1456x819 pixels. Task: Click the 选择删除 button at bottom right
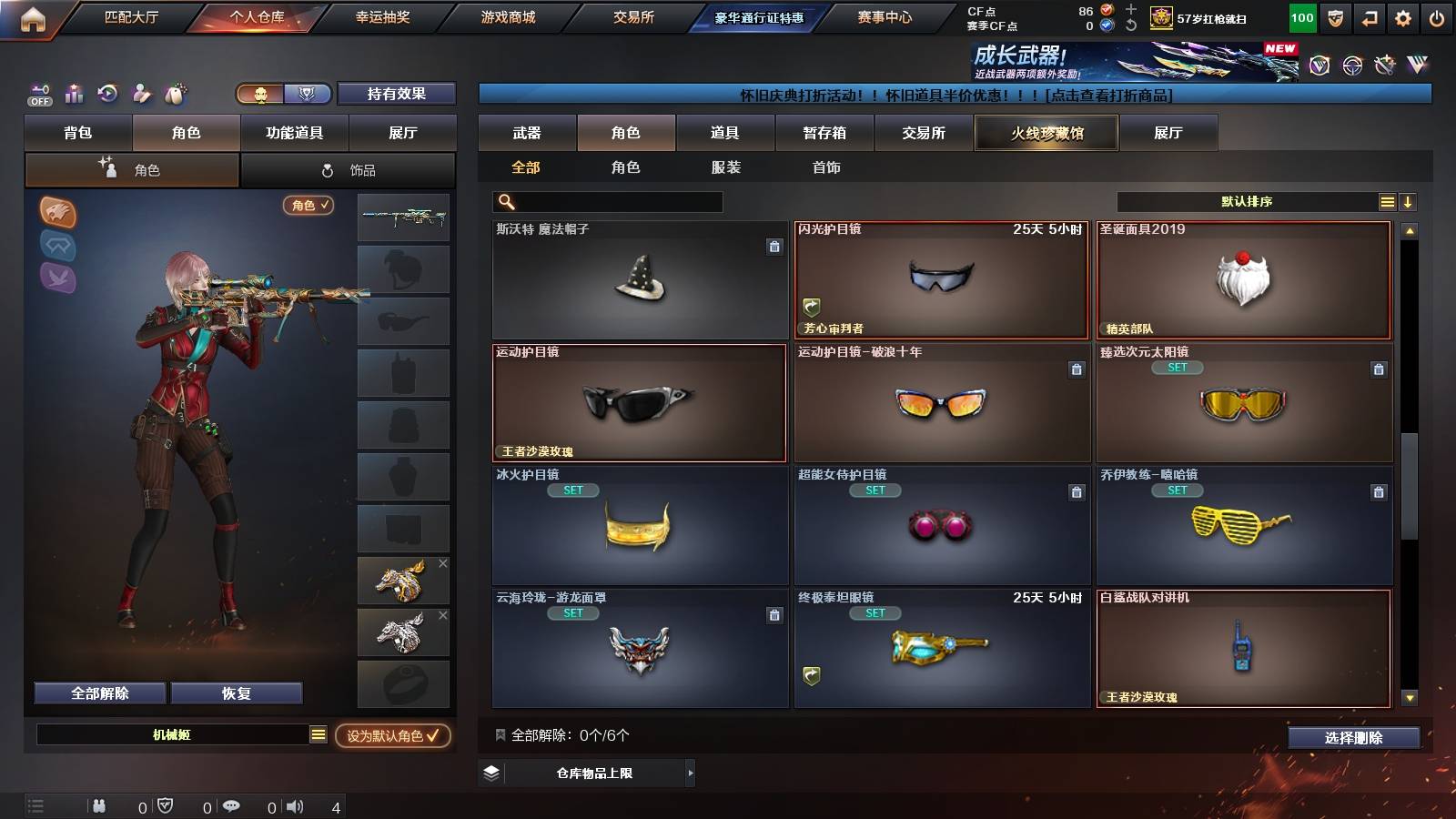tap(1354, 738)
